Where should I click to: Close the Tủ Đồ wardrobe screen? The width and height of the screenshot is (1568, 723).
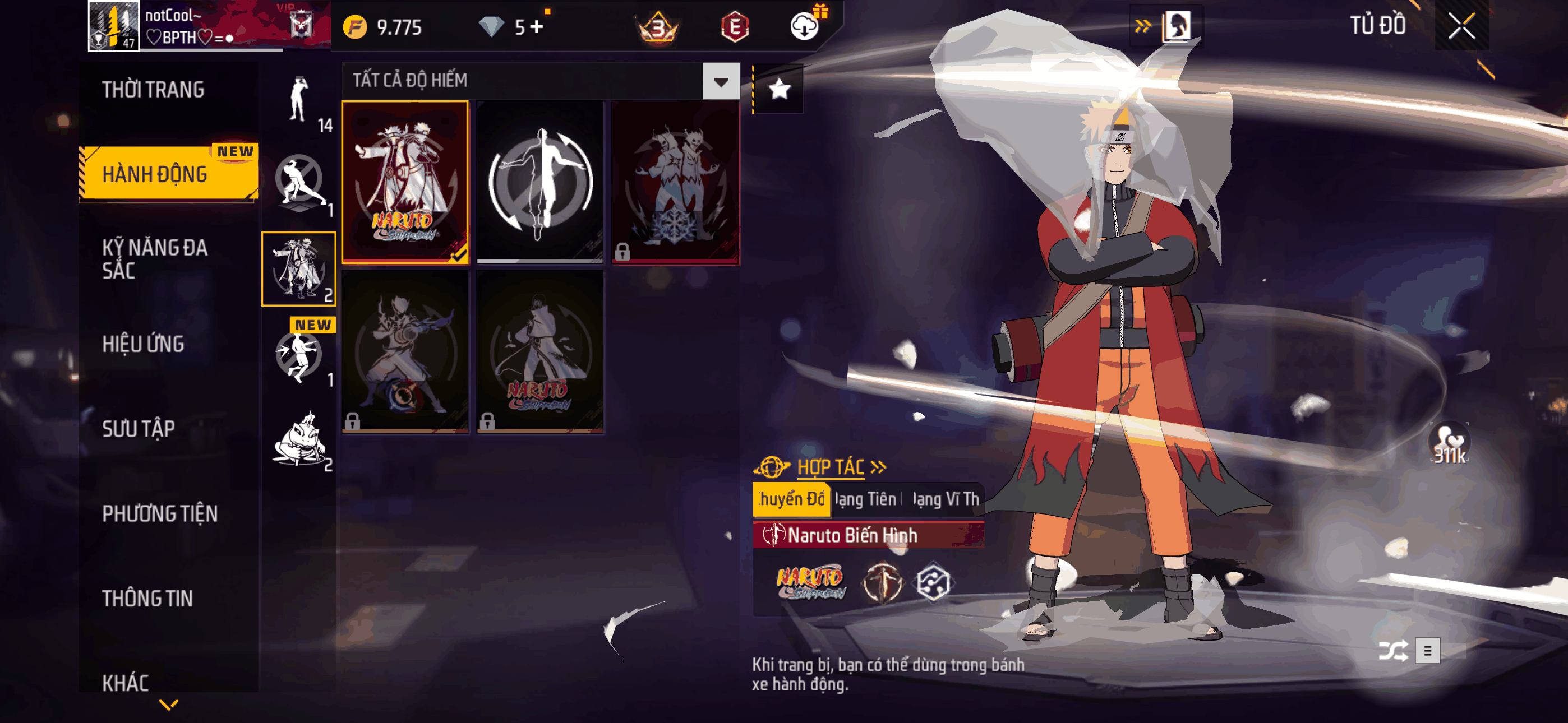coord(1461,26)
